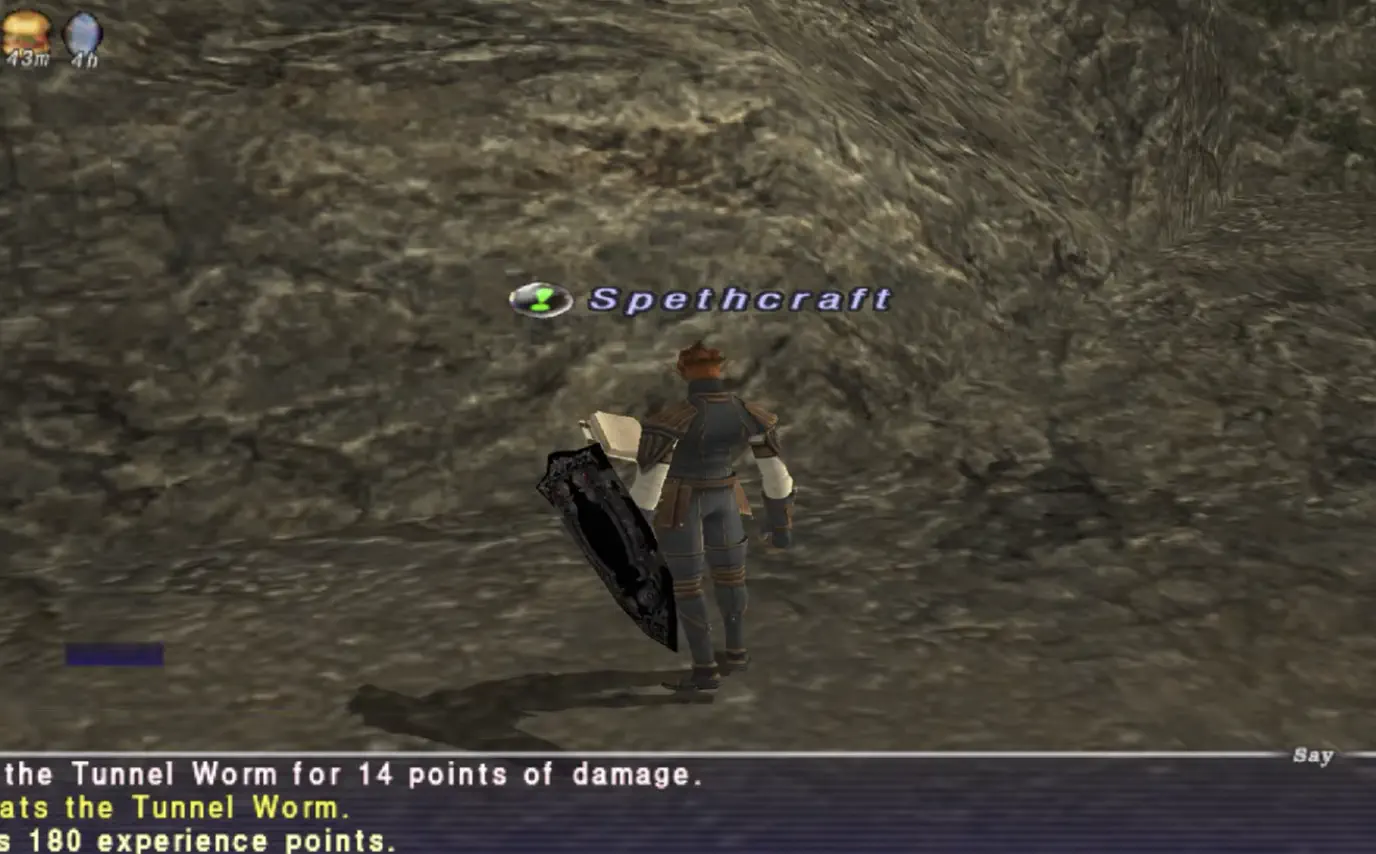Click Spethcraft's equipped shield

610,540
